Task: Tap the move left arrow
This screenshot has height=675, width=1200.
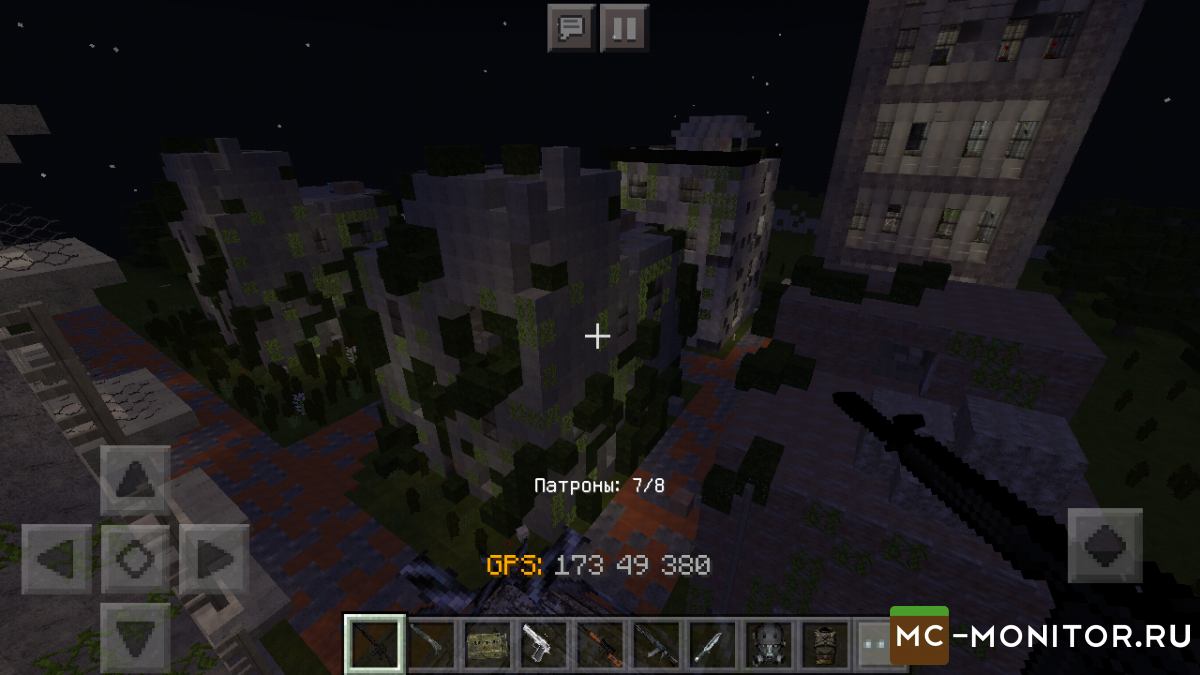Action: point(57,558)
